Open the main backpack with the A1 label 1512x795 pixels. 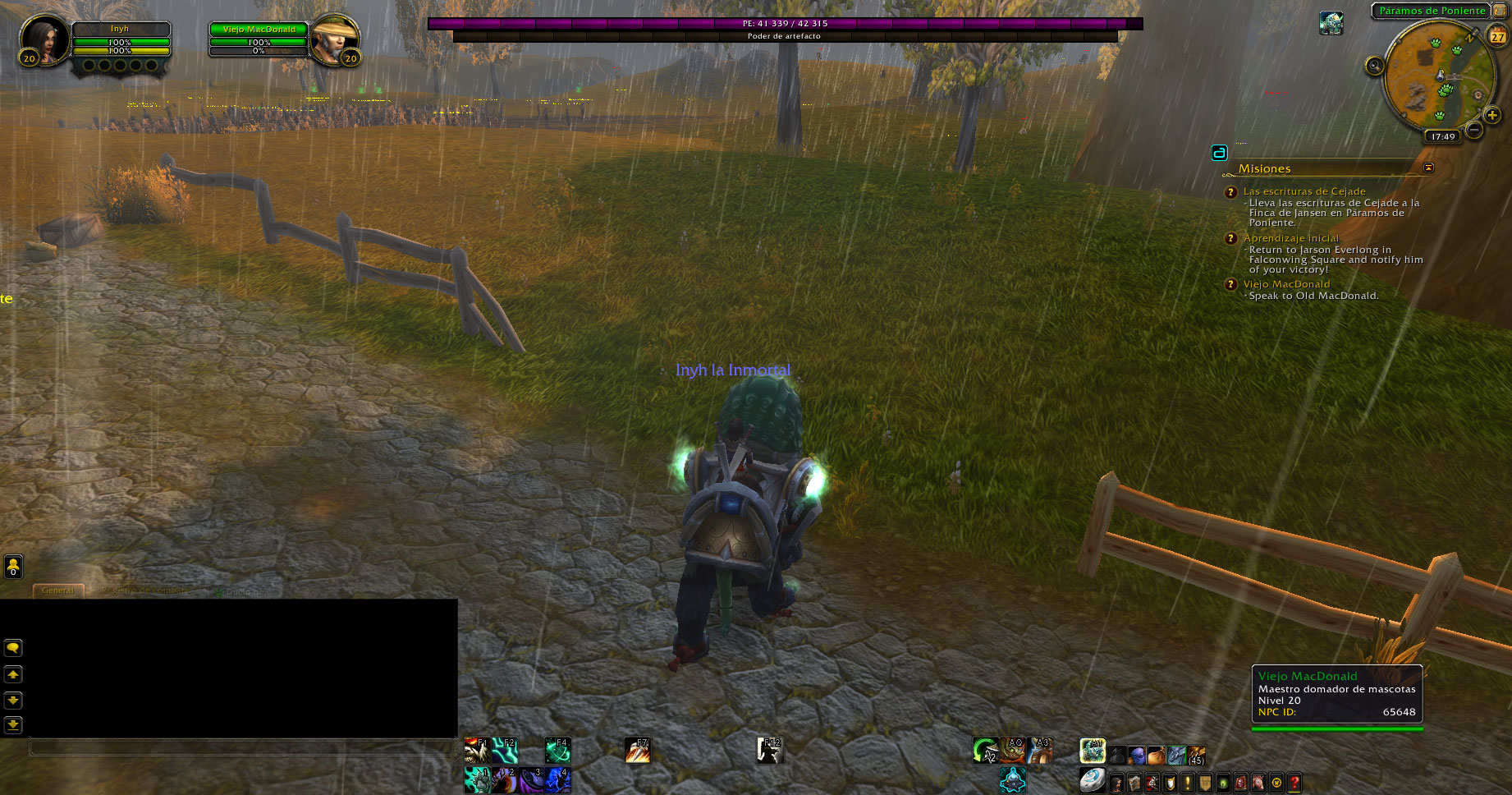click(x=1092, y=751)
